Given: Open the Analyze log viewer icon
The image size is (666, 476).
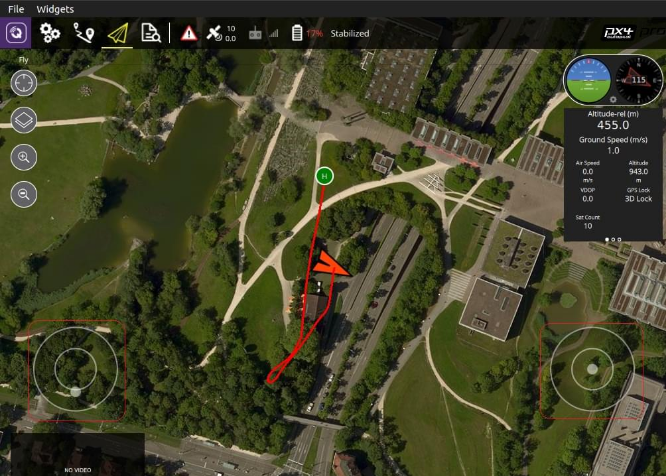Looking at the screenshot, I should [152, 33].
